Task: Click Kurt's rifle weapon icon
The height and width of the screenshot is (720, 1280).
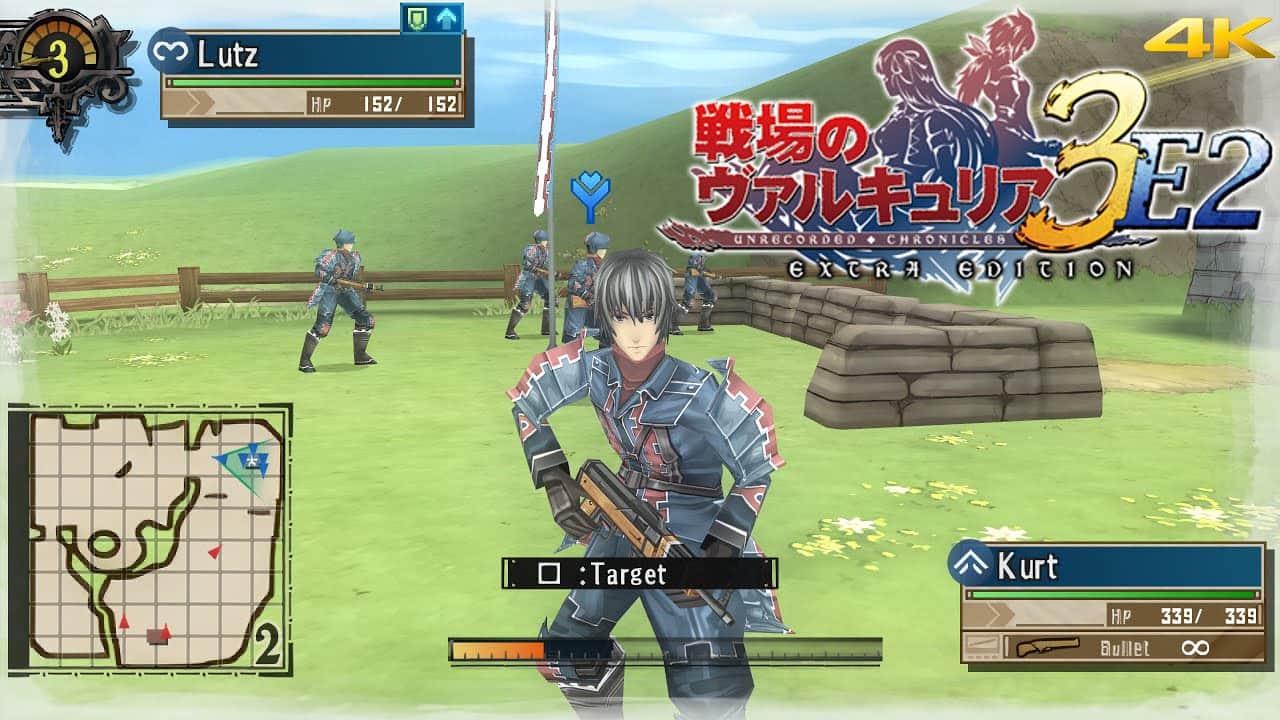Action: [1047, 647]
